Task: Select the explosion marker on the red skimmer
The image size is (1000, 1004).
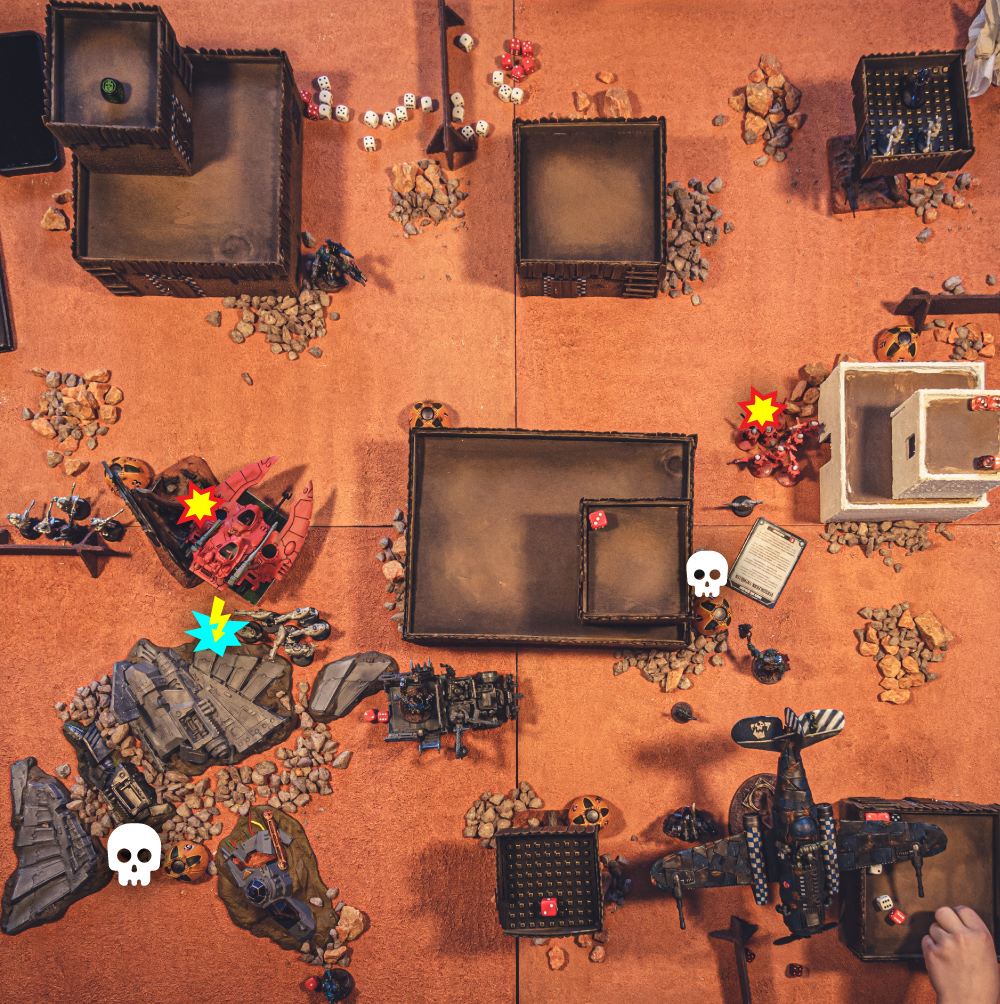Action: 199,505
